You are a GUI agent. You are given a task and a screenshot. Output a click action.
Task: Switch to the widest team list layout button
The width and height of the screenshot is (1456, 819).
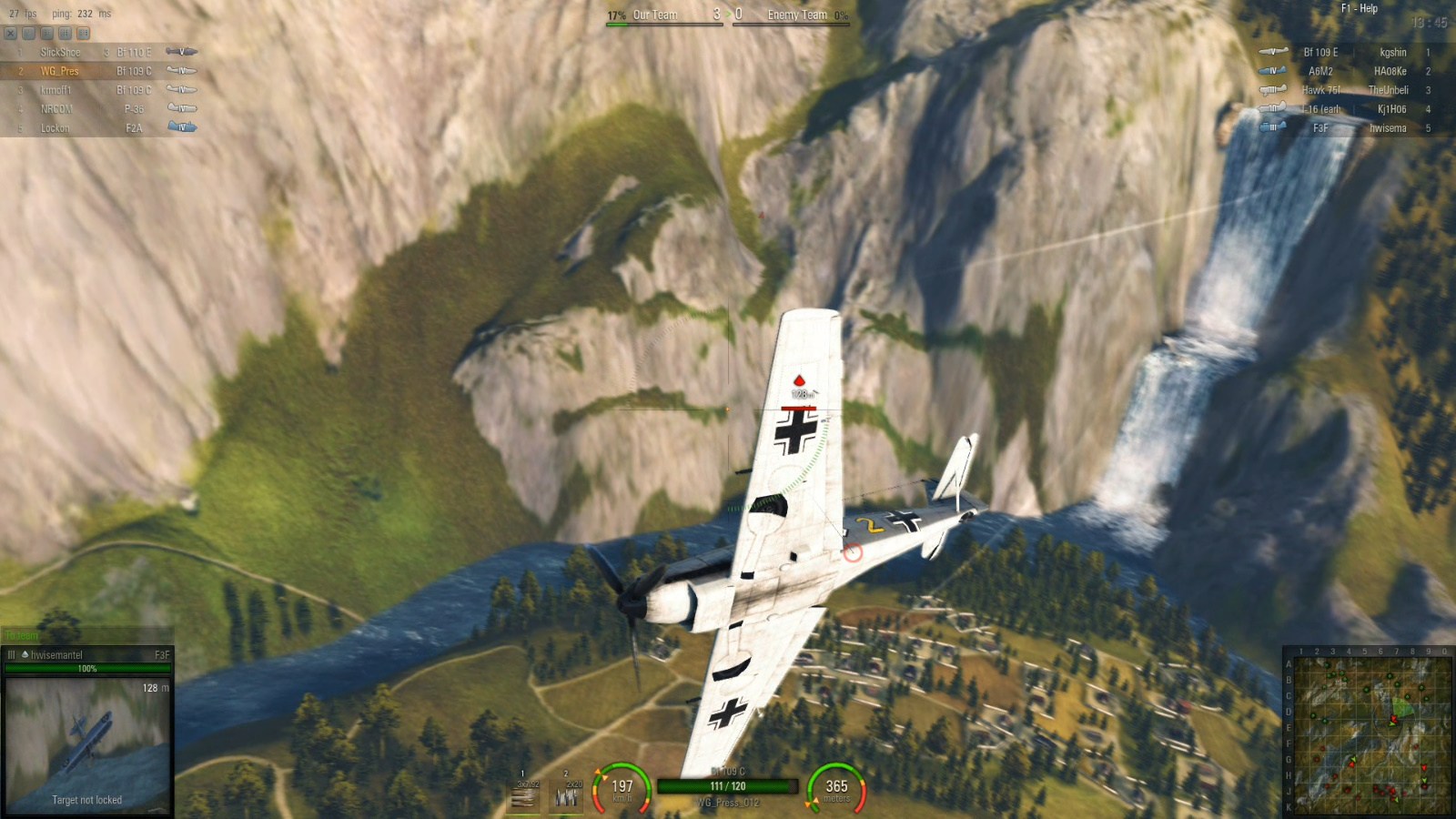pyautogui.click(x=83, y=34)
